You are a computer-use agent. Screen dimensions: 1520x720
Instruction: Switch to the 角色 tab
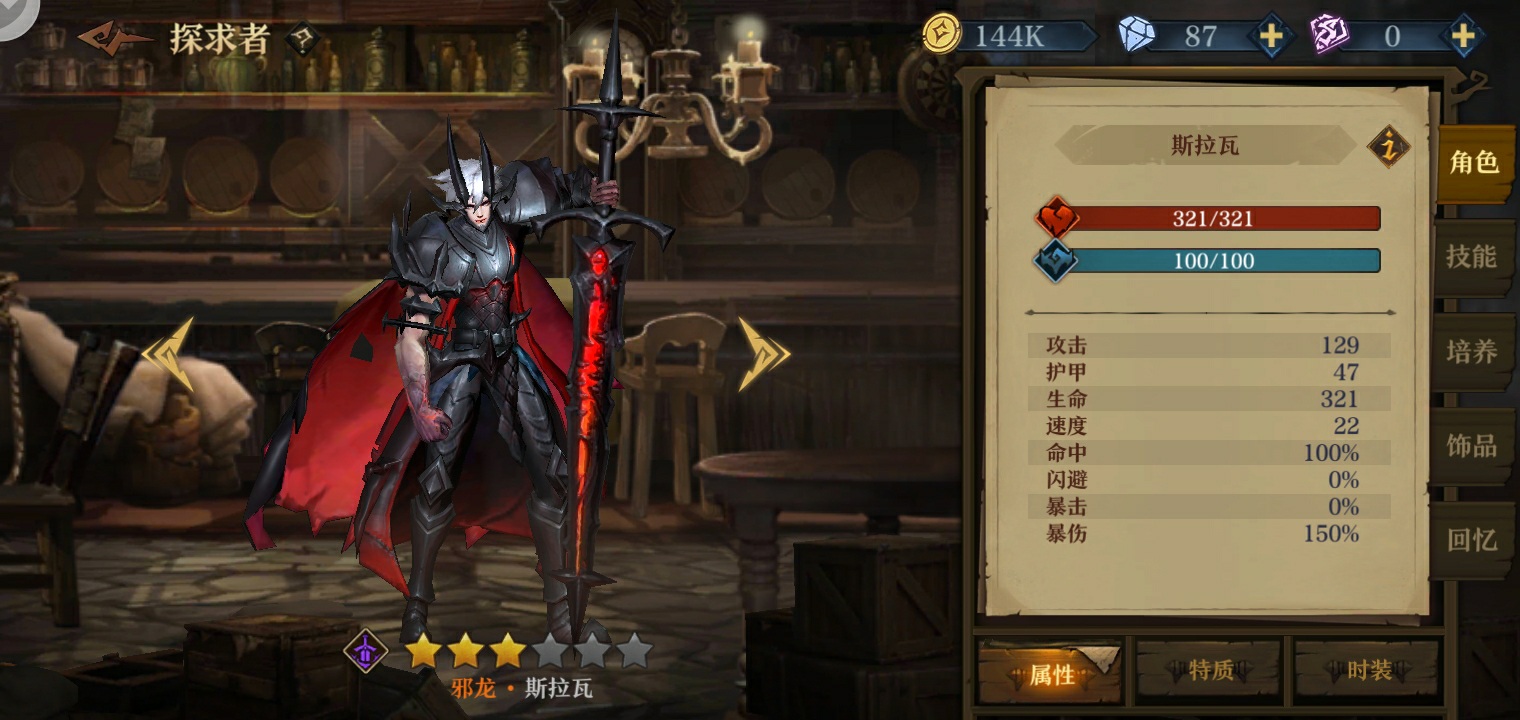[x=1474, y=163]
